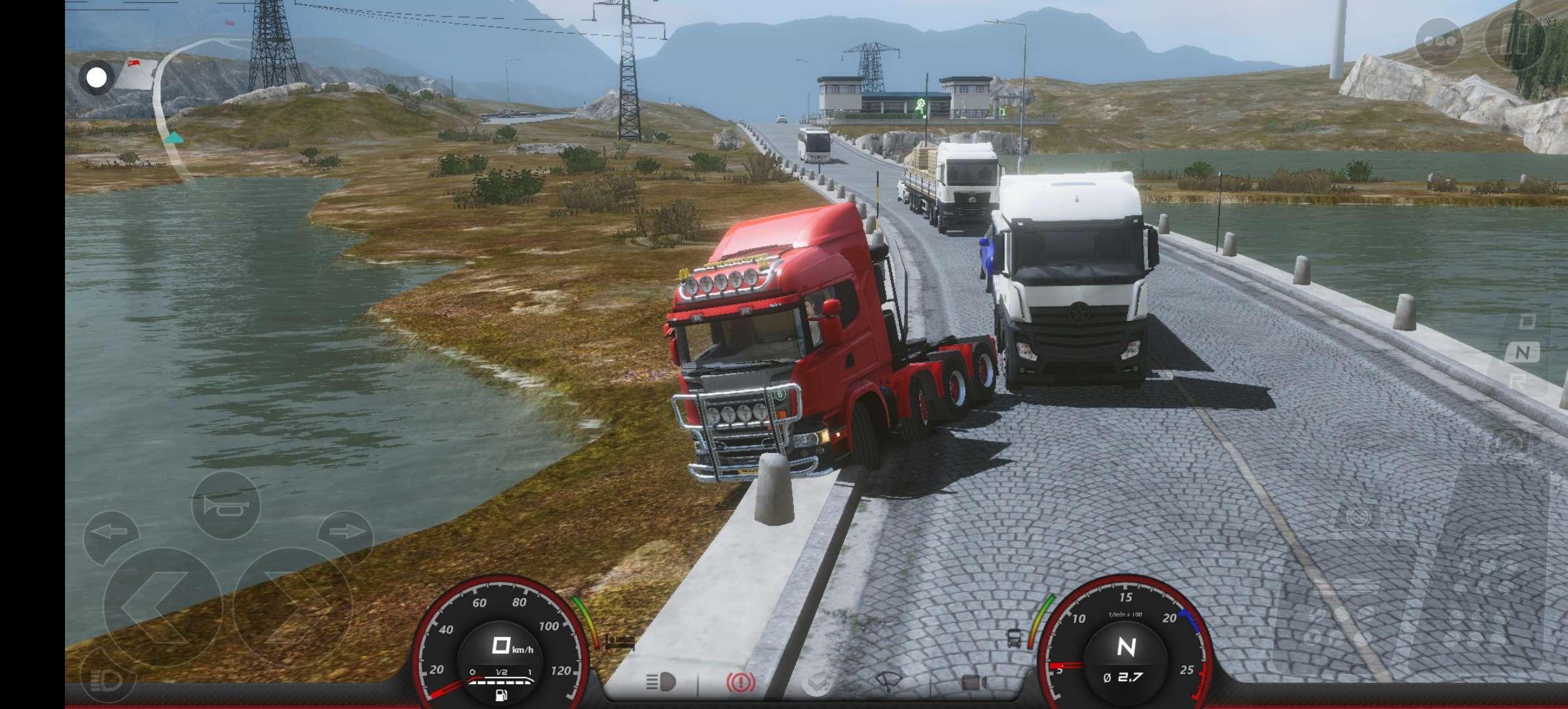1568x709 pixels.
Task: Shift to neutral on the gear selector
Action: coord(1523,353)
